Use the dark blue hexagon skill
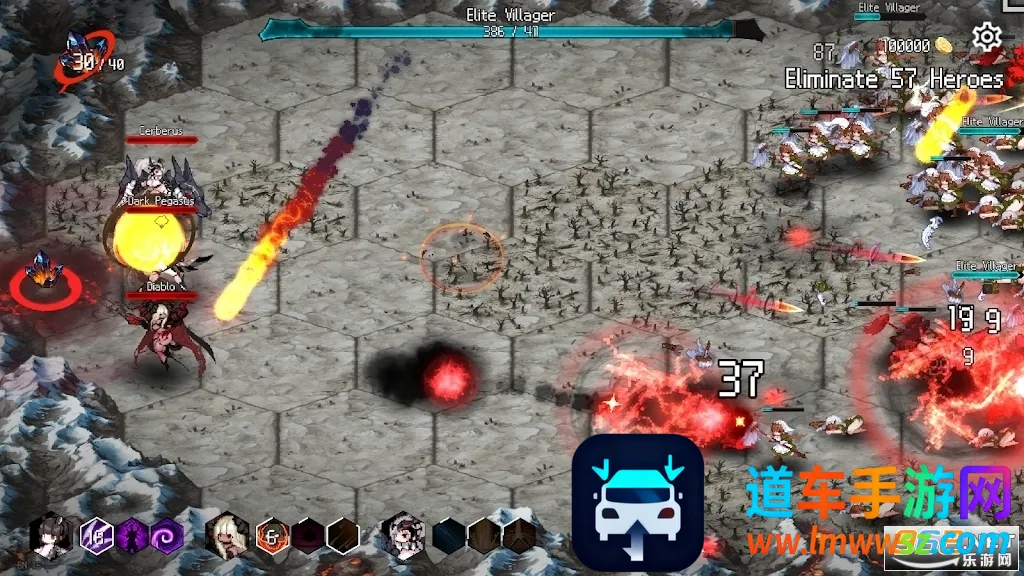The height and width of the screenshot is (576, 1024). [449, 536]
